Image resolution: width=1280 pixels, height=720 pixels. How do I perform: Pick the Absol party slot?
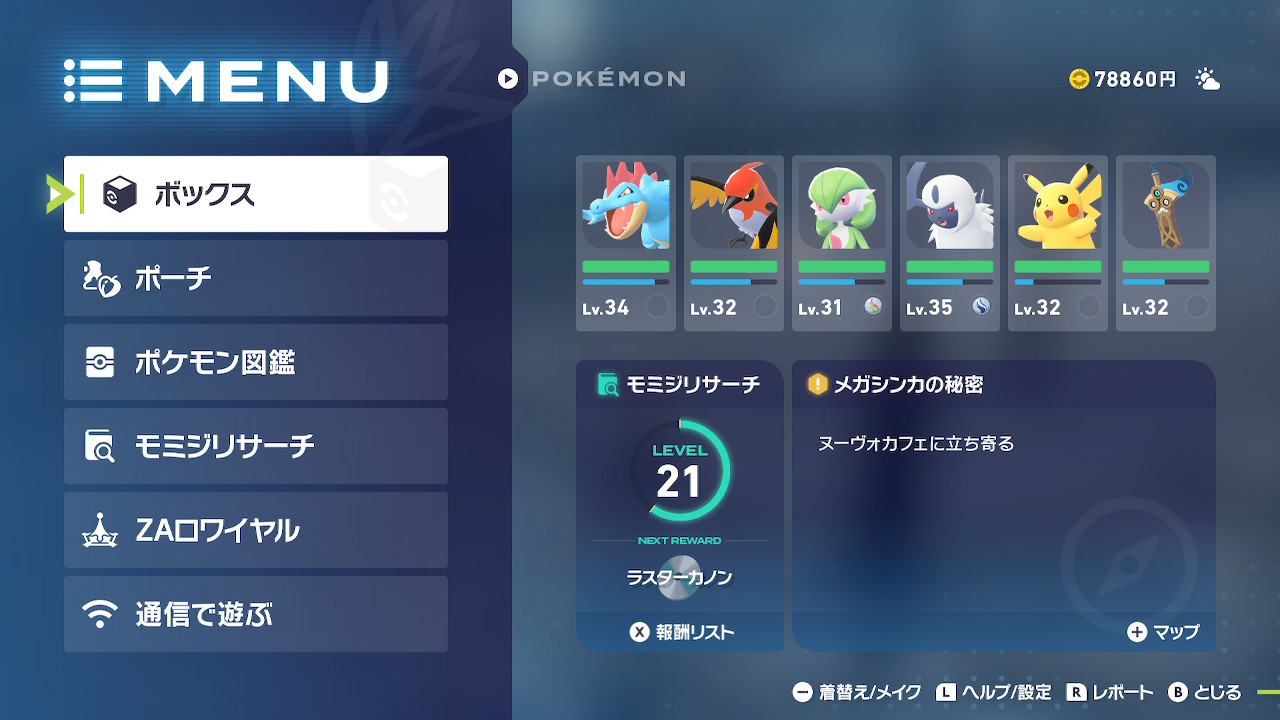tap(950, 243)
